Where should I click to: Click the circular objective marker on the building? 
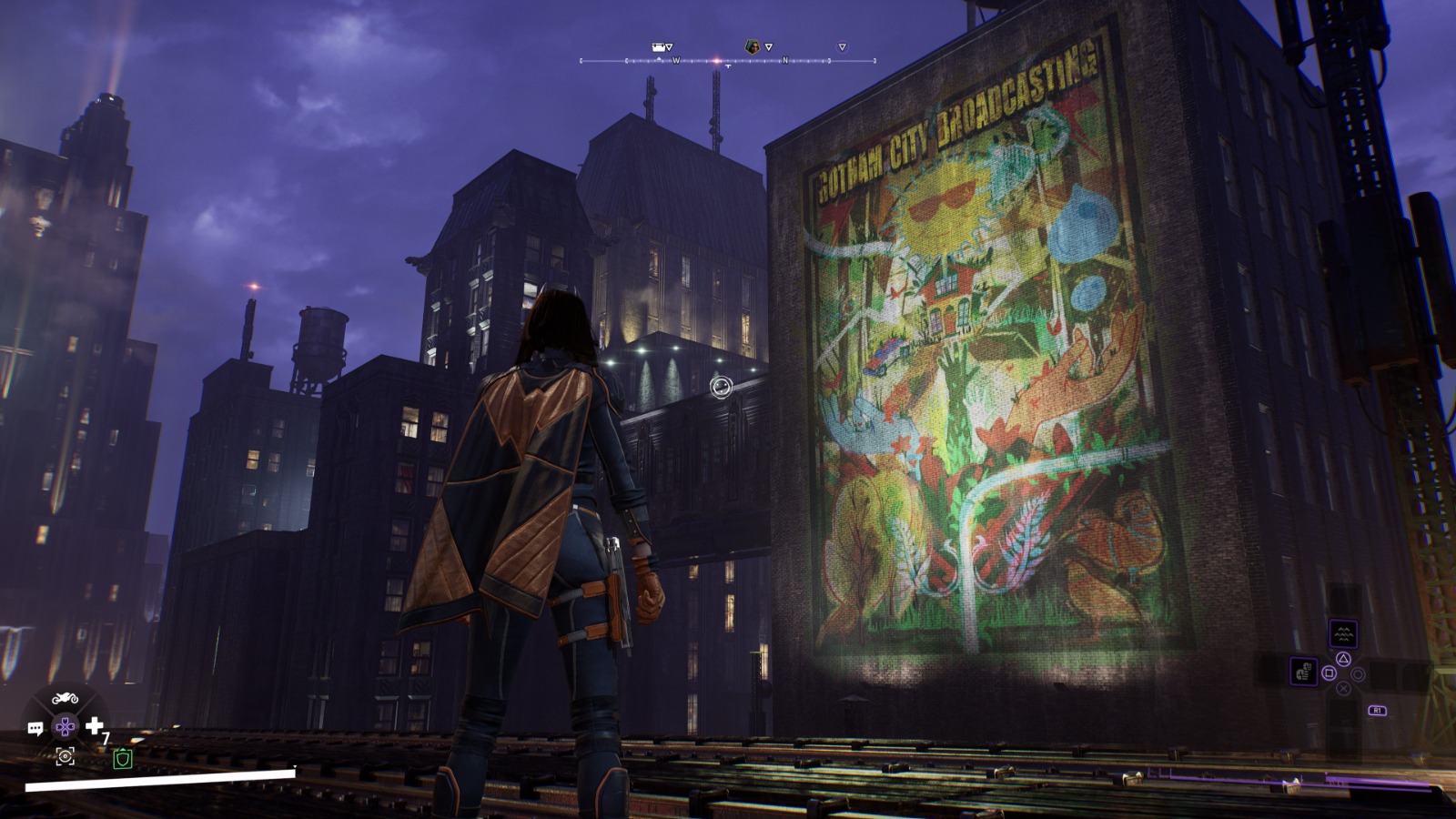coord(720,388)
